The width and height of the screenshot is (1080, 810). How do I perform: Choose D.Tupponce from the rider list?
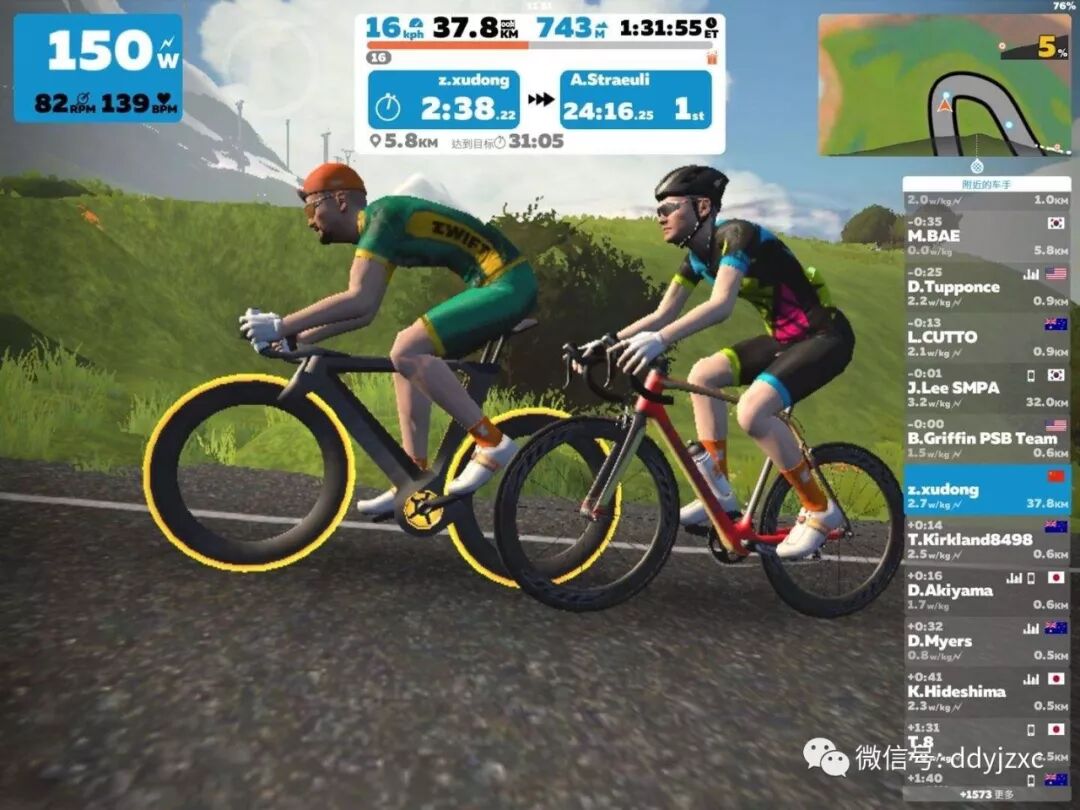click(986, 286)
